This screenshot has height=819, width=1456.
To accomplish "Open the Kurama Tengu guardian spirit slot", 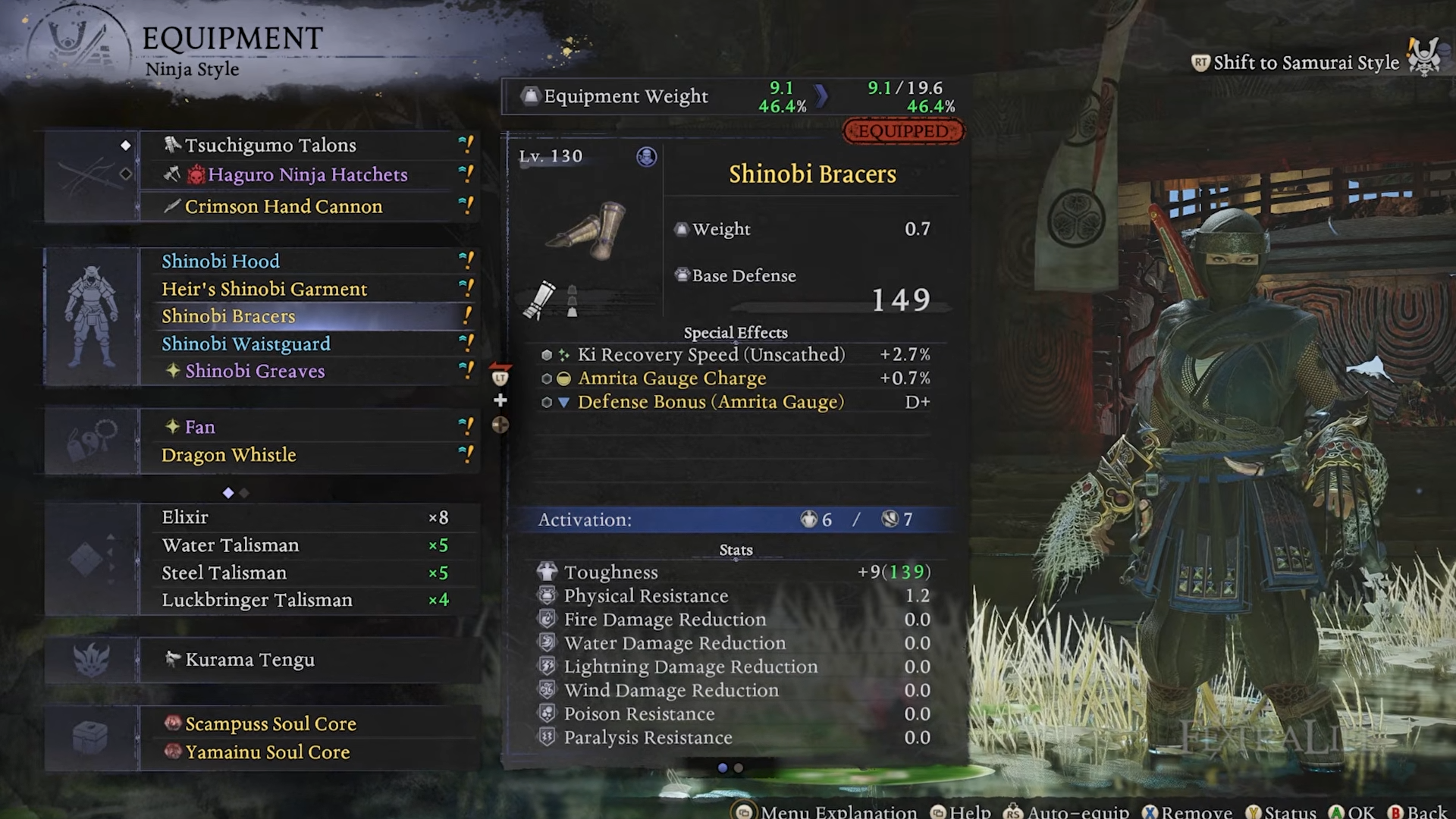I will tap(249, 660).
